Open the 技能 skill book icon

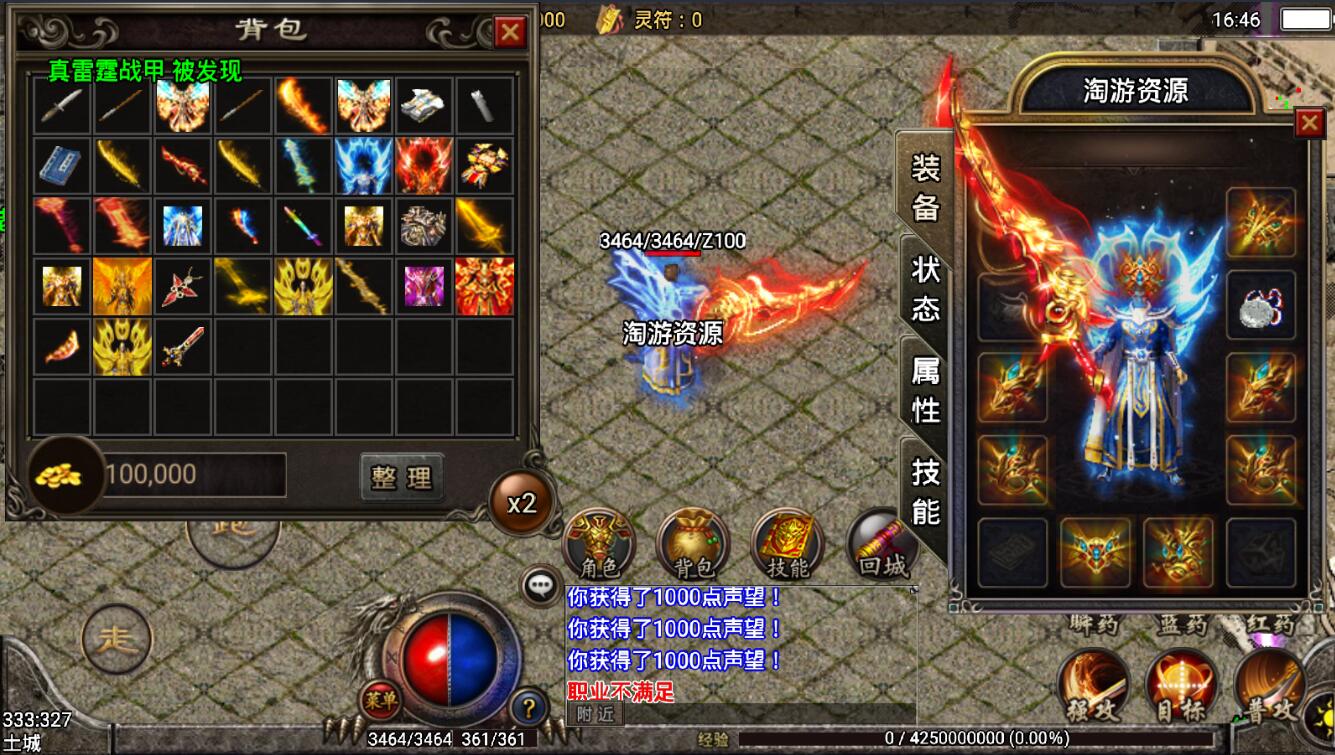click(787, 545)
